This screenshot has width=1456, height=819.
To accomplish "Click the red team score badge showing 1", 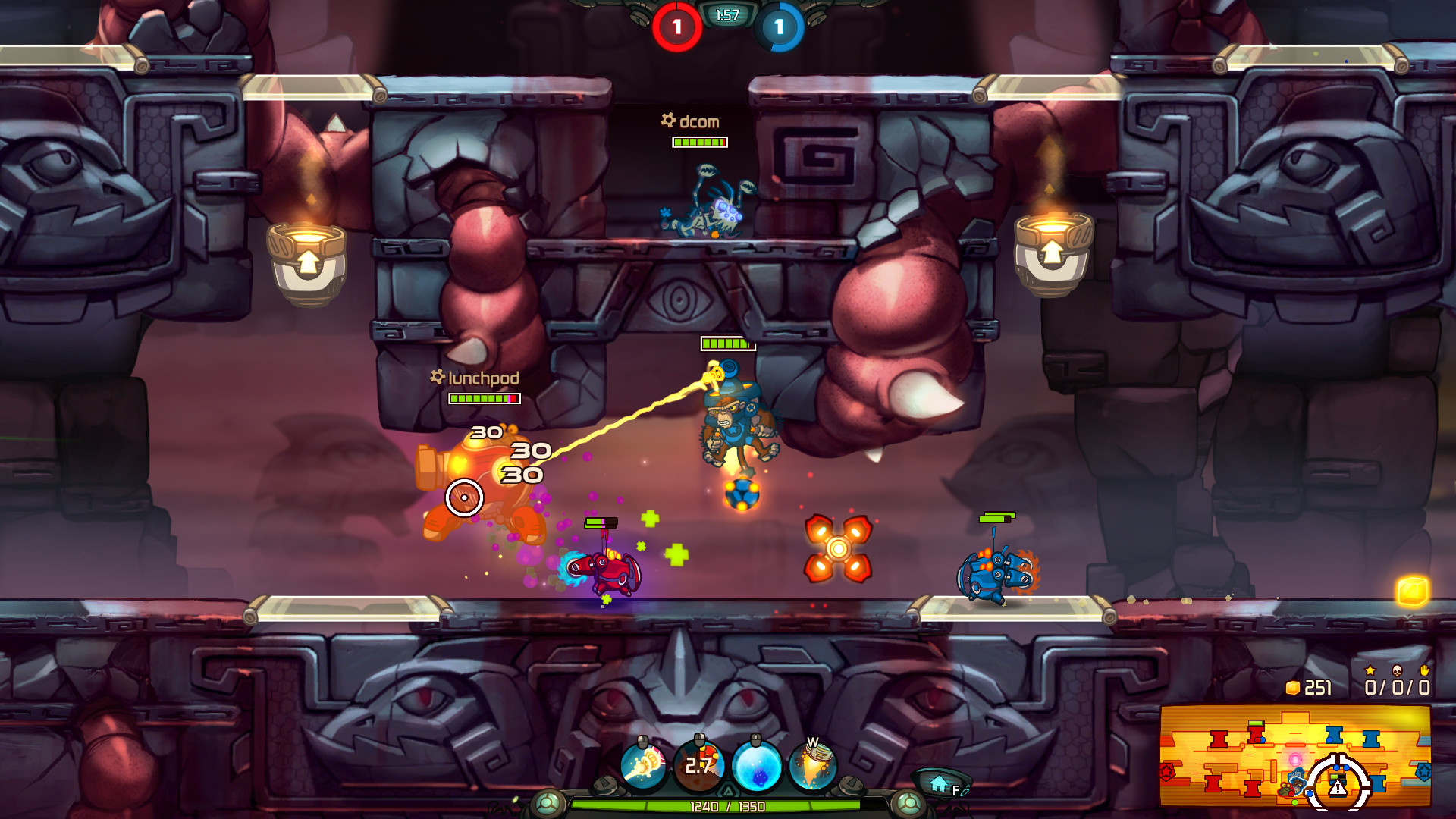I will (x=676, y=24).
